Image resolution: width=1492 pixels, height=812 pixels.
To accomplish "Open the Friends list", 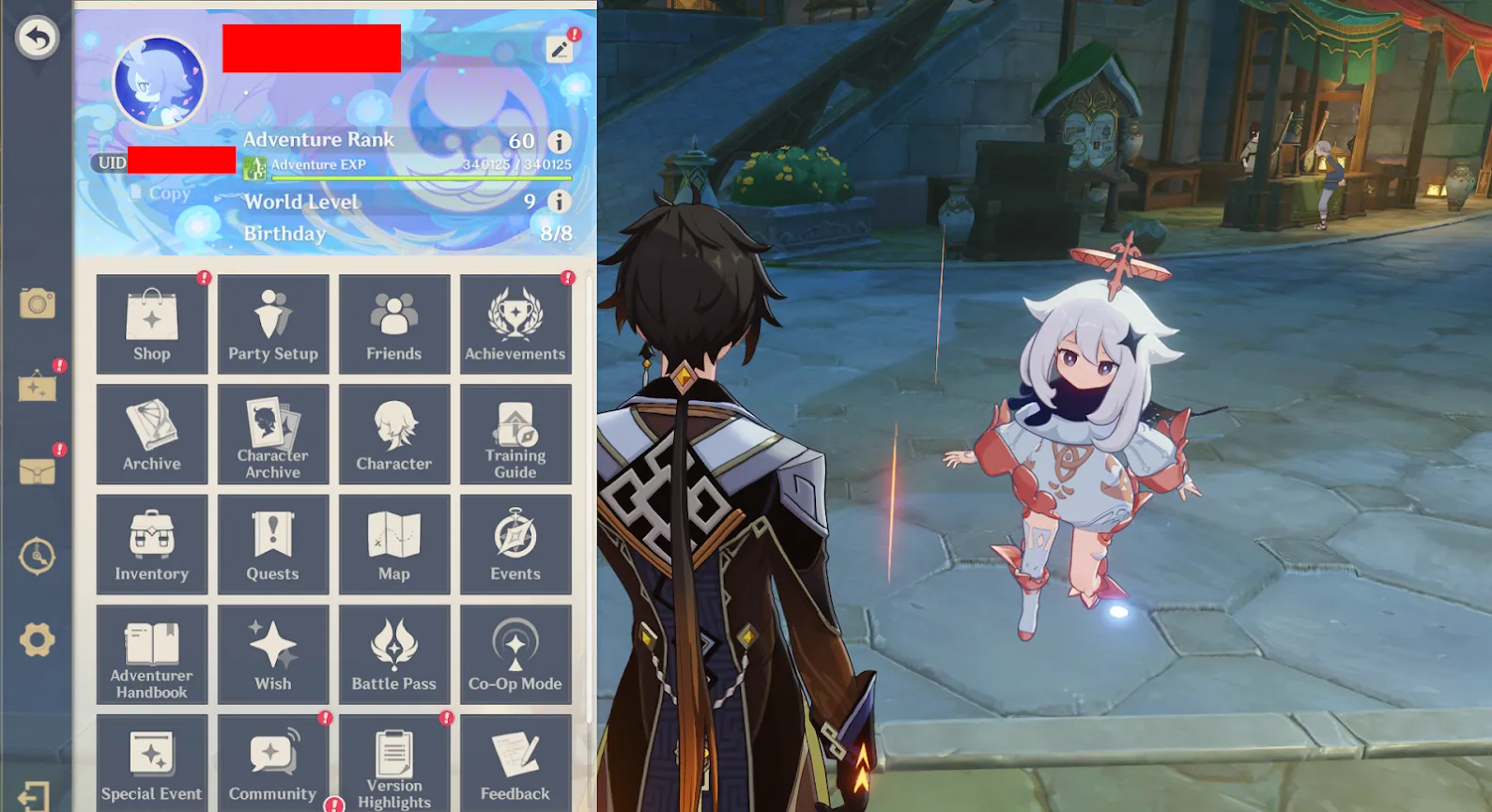I will (x=394, y=325).
